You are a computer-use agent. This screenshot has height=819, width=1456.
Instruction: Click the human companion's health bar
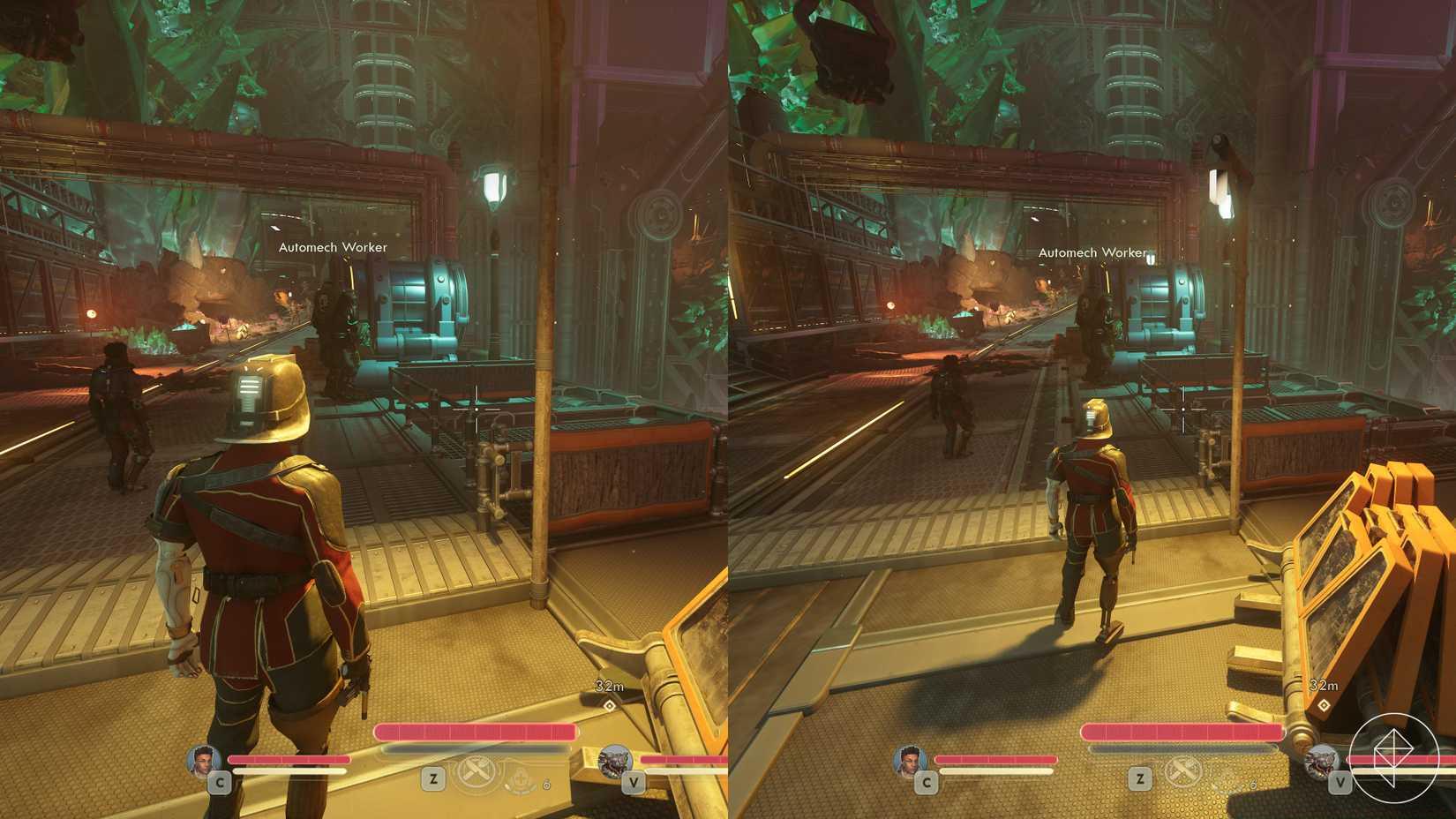[288, 759]
